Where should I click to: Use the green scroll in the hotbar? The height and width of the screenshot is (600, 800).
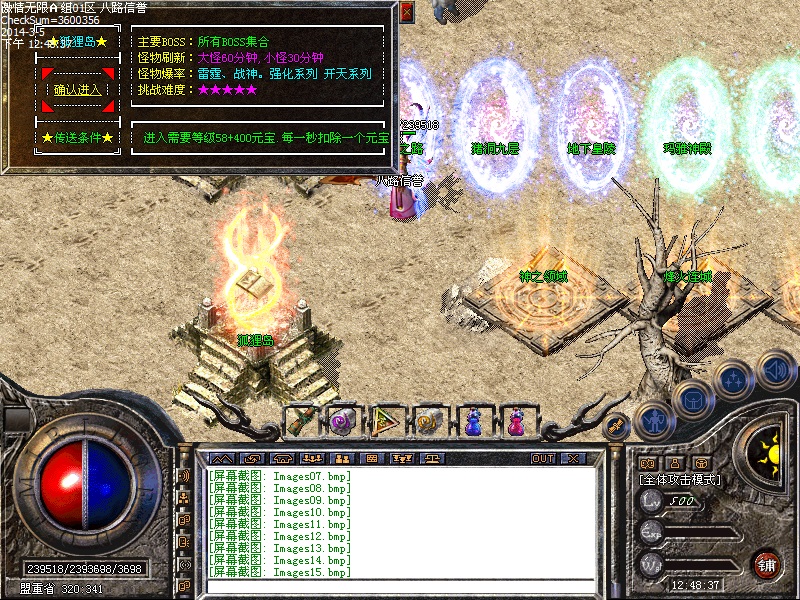click(x=301, y=421)
